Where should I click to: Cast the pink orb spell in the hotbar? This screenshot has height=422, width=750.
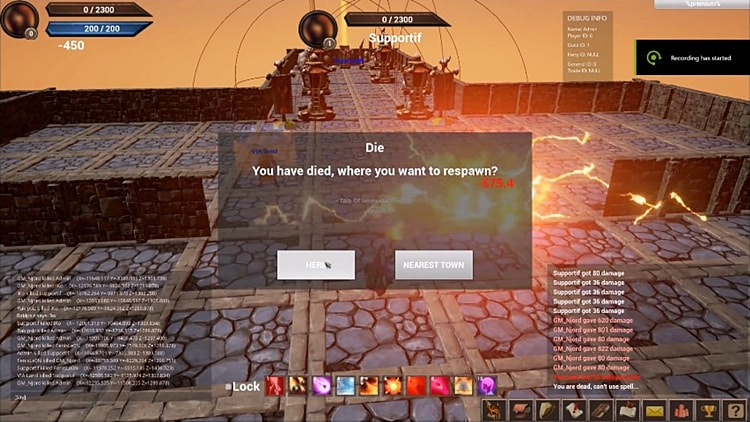coord(322,385)
